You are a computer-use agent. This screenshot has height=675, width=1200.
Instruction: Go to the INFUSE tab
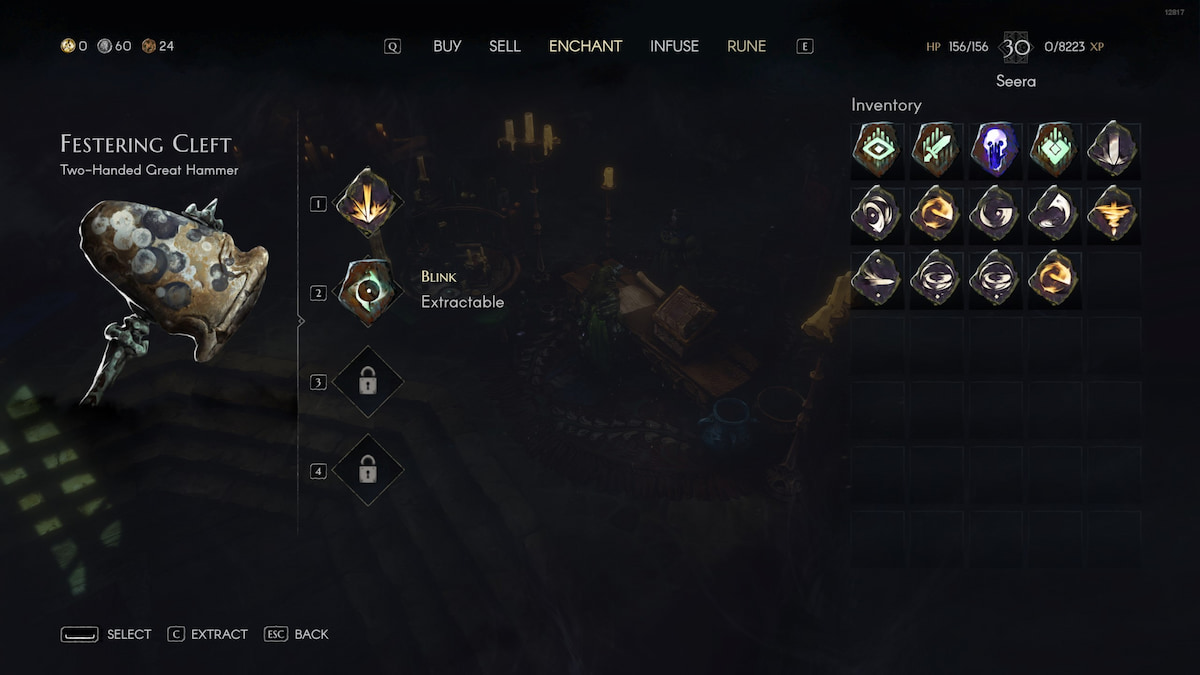tap(674, 46)
